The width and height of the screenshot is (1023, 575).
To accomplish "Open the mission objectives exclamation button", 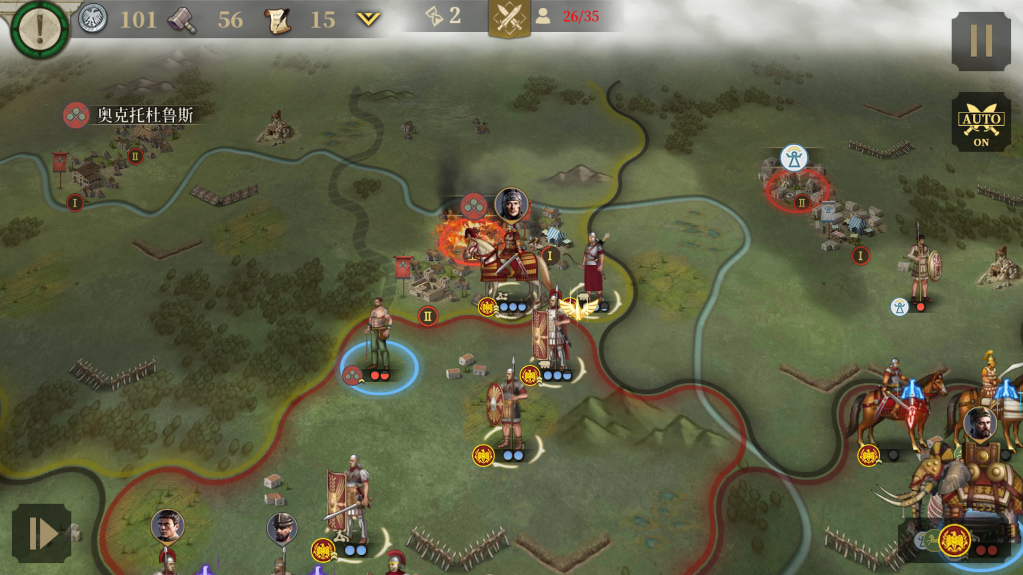I will [40, 29].
